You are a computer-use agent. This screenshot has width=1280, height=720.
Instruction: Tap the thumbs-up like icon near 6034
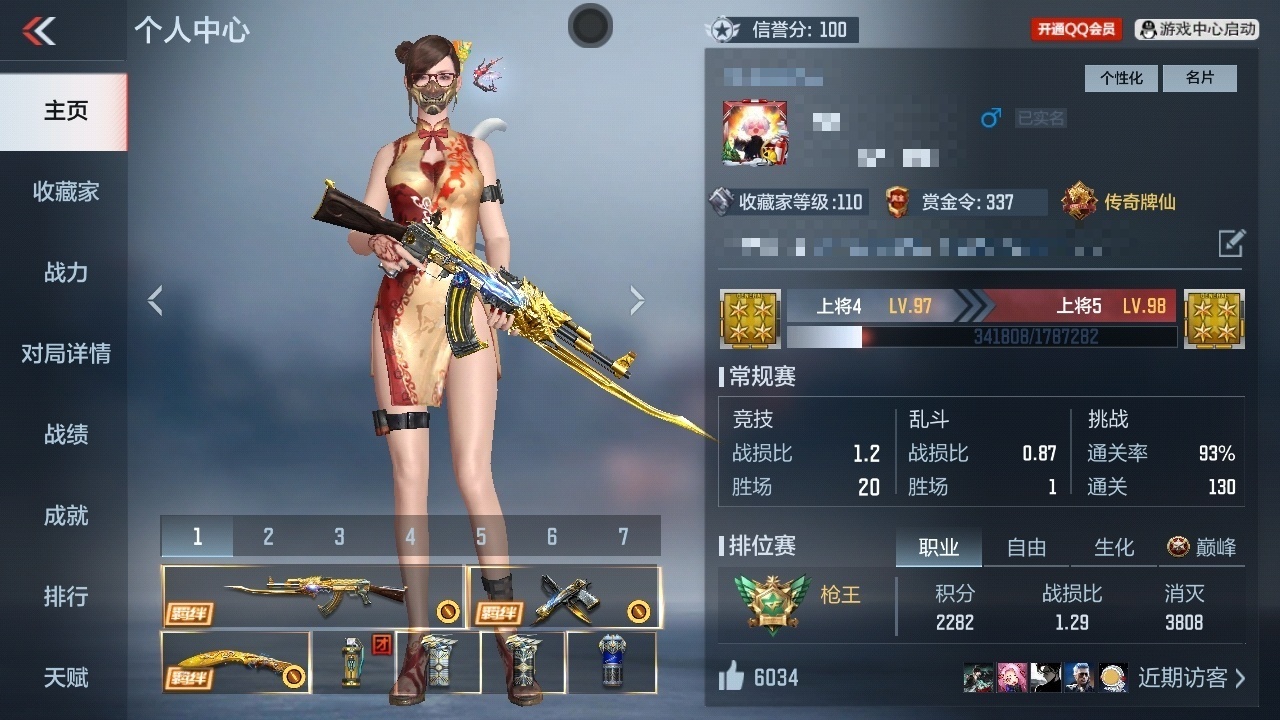tap(733, 677)
